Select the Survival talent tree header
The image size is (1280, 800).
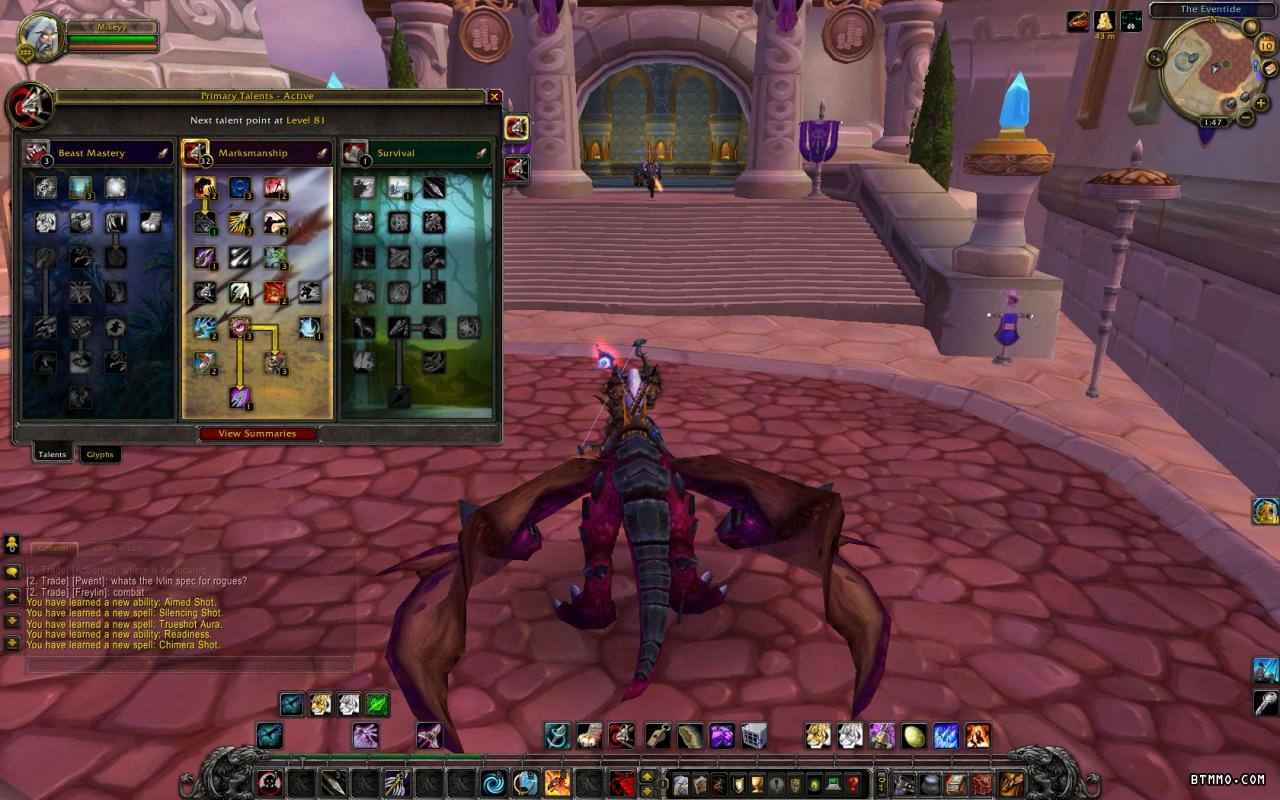tap(415, 153)
